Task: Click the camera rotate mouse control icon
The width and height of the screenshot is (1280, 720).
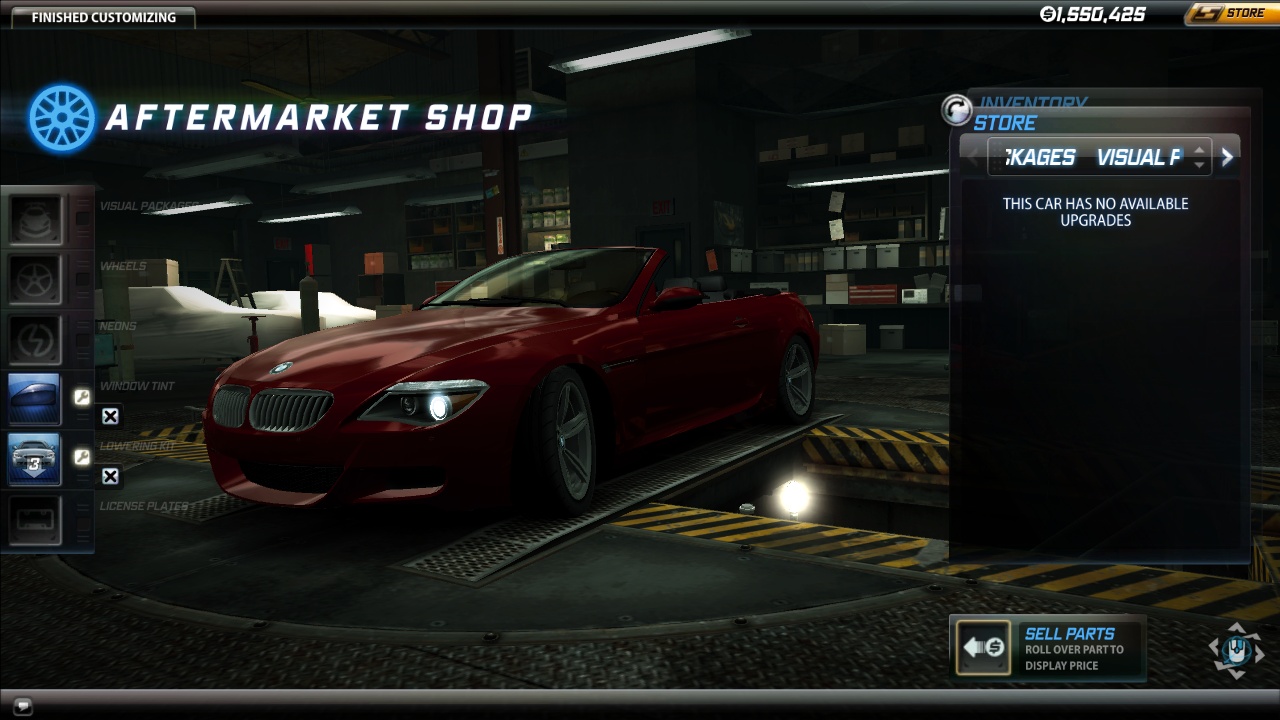Action: point(1237,650)
